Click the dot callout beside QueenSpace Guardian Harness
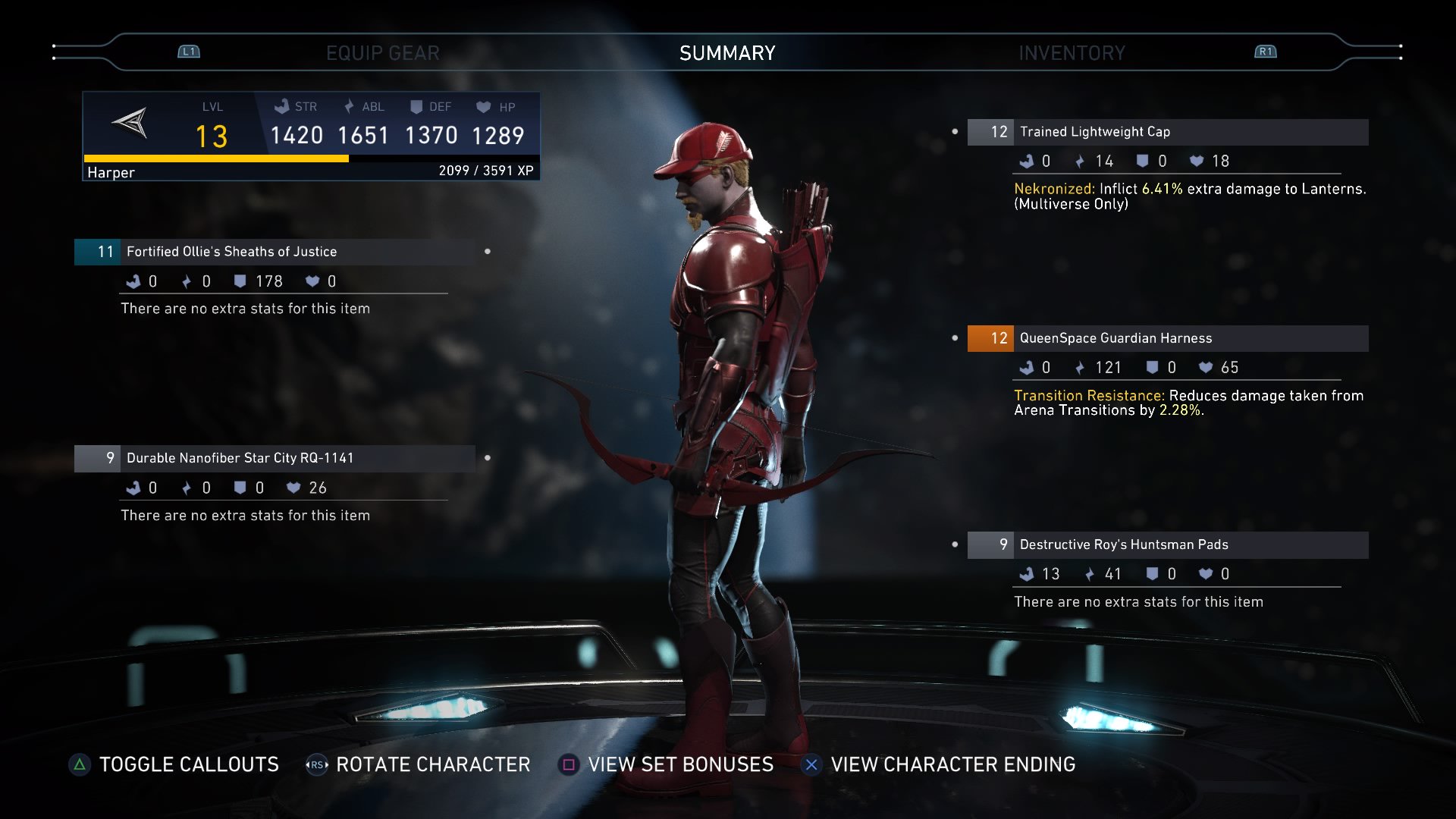This screenshot has width=1456, height=819. pyautogui.click(x=954, y=338)
